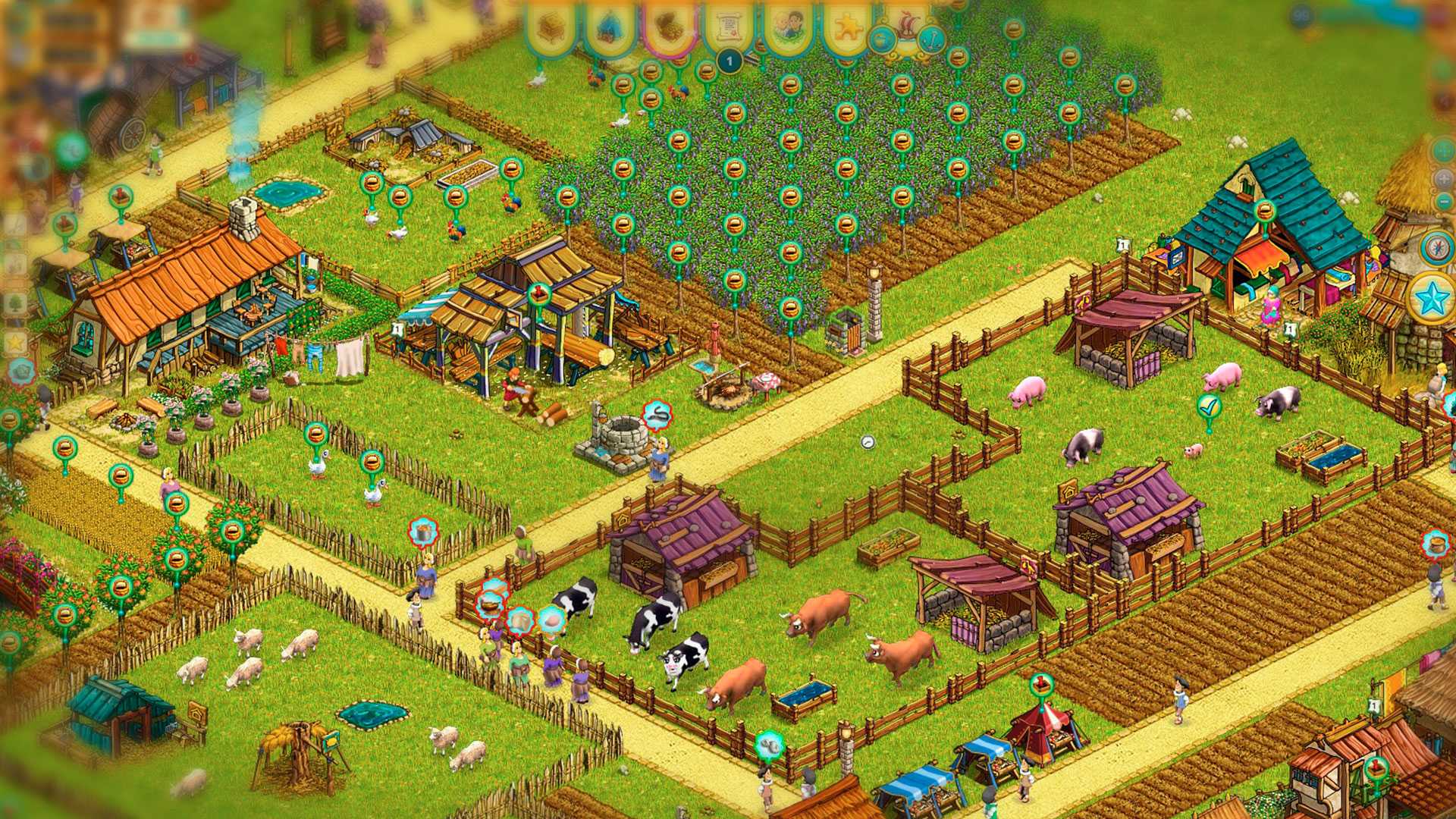
Task: Open the sailing ship menu
Action: pos(908,29)
